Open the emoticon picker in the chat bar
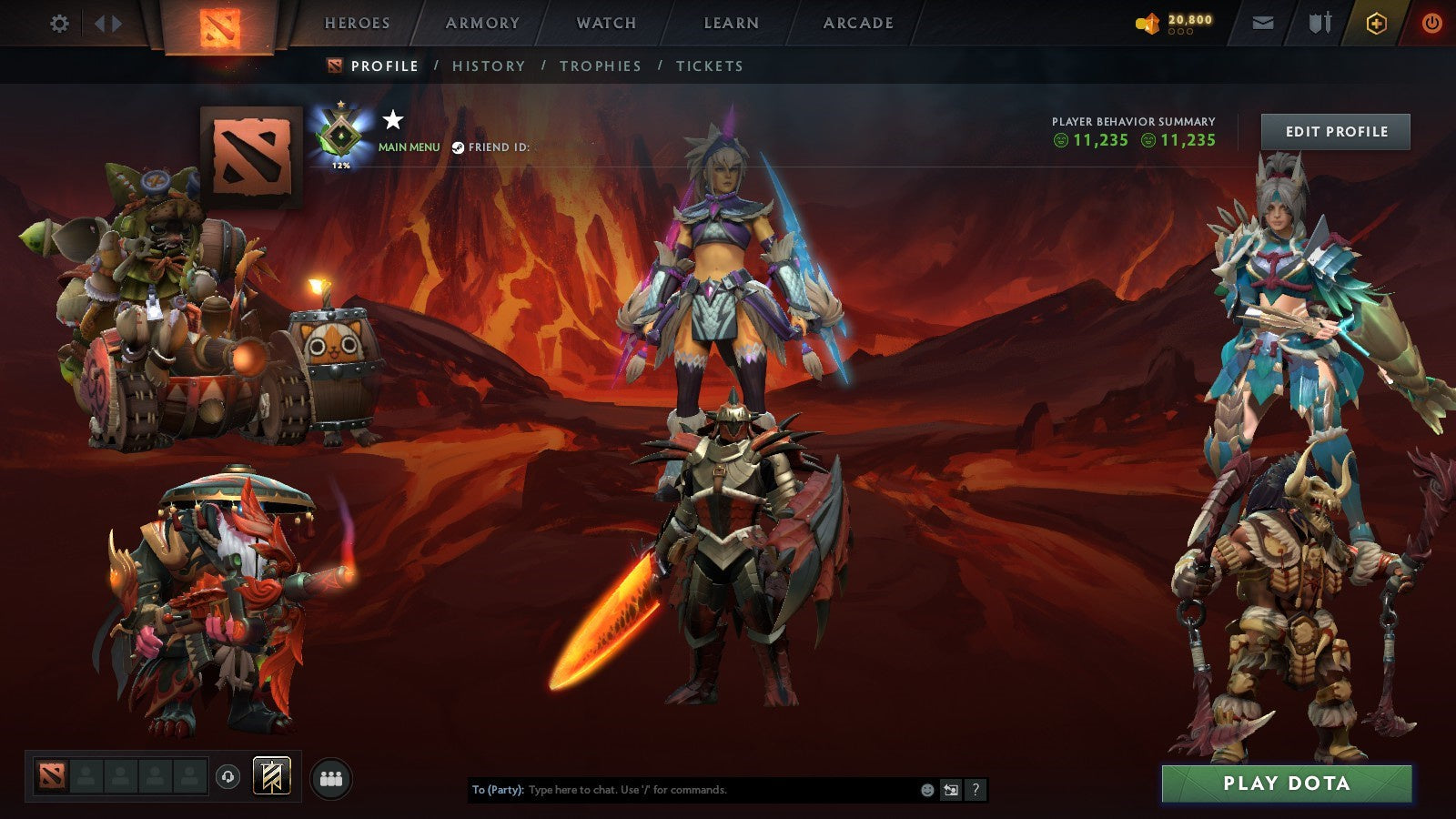The width and height of the screenshot is (1456, 819). pos(926,790)
